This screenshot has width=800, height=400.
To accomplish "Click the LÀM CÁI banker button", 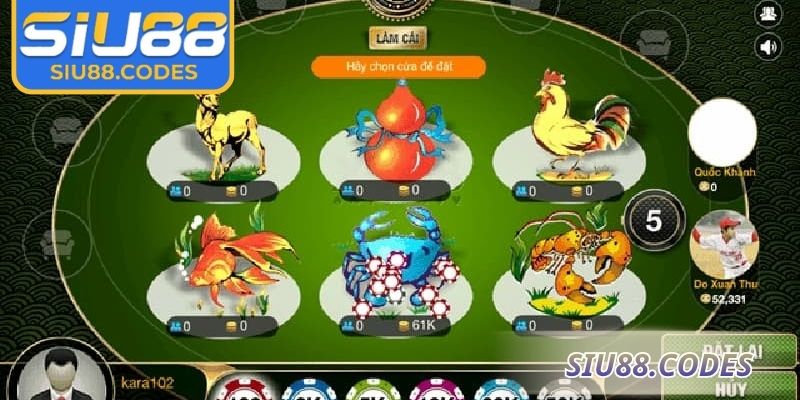I will coord(398,37).
